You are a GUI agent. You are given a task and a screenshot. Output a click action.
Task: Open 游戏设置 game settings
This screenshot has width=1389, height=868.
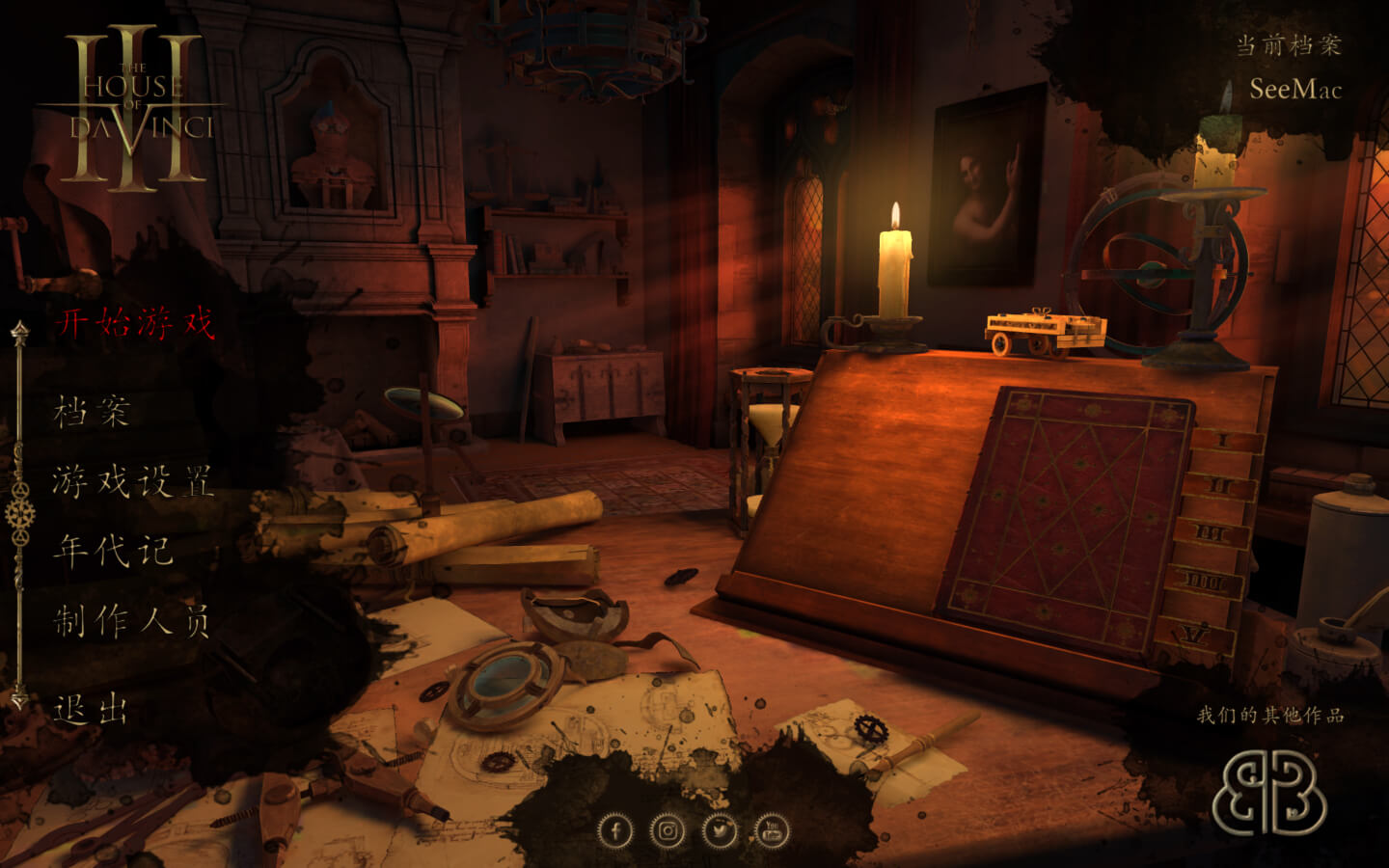pos(133,480)
